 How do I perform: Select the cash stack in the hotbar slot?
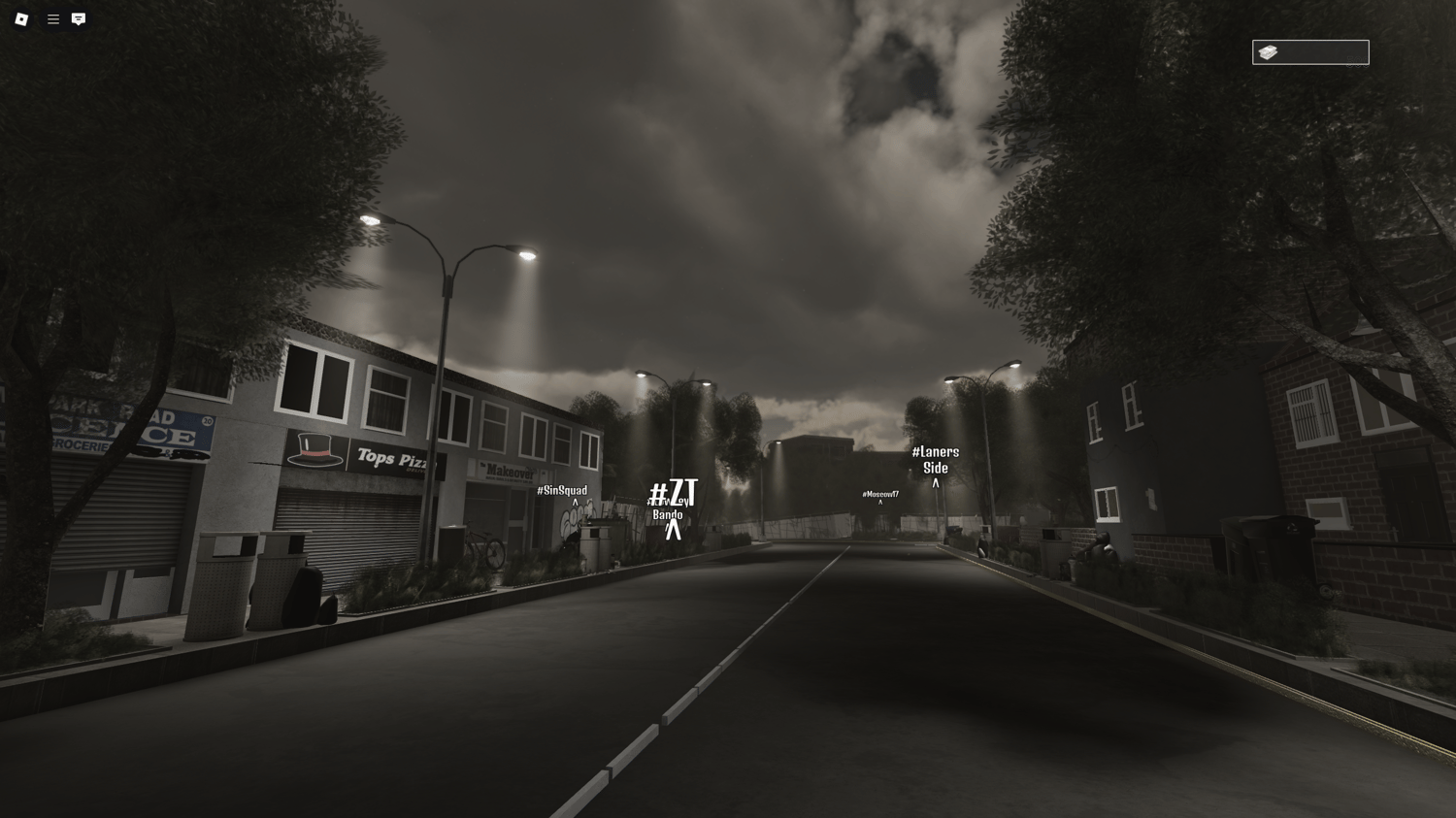1267,51
